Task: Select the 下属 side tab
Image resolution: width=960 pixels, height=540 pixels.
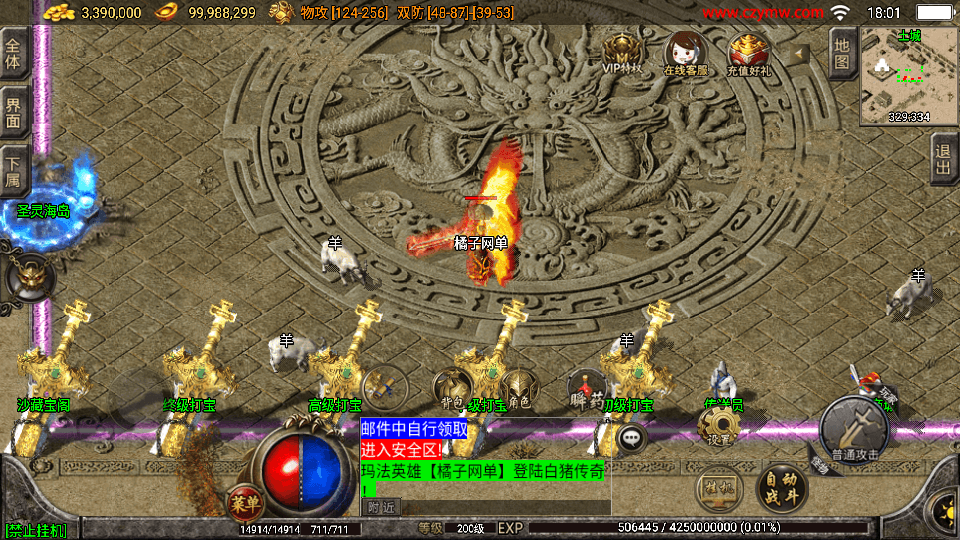Action: tap(14, 171)
